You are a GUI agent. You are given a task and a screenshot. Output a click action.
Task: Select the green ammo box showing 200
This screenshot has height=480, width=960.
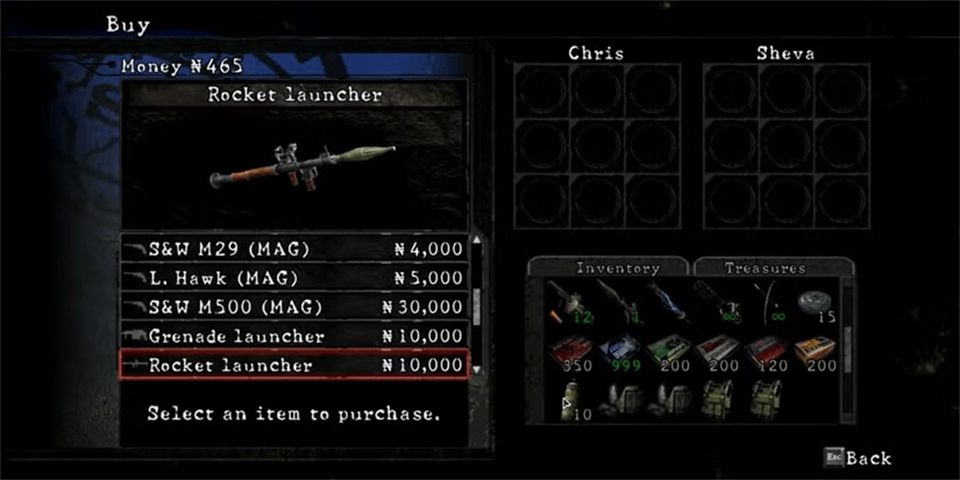666,351
